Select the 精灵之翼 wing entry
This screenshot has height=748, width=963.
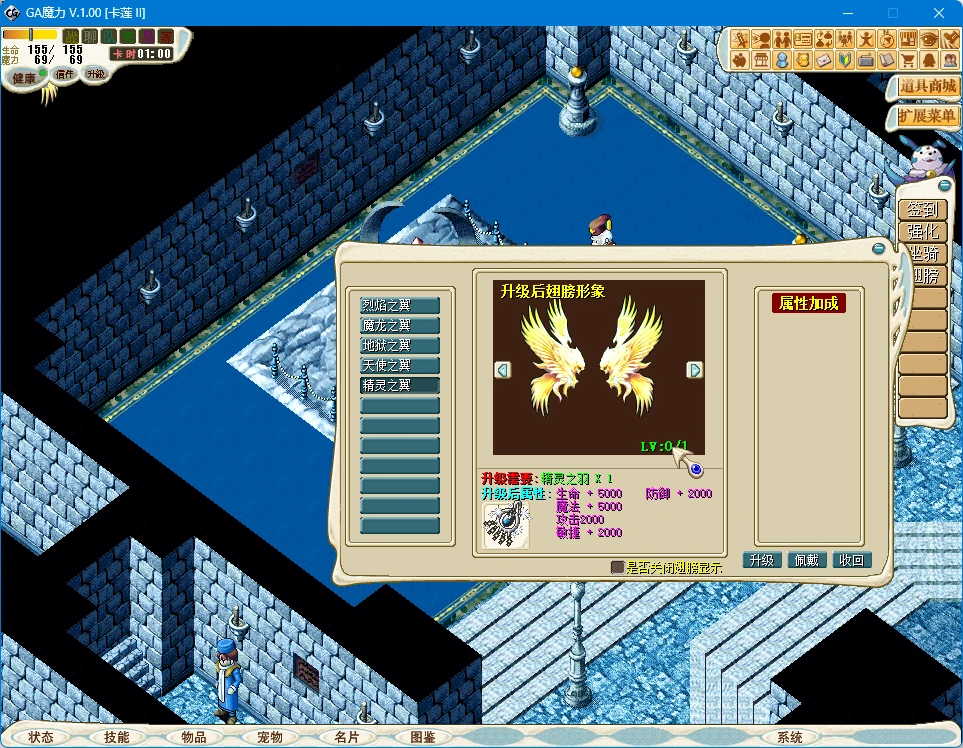coord(400,385)
